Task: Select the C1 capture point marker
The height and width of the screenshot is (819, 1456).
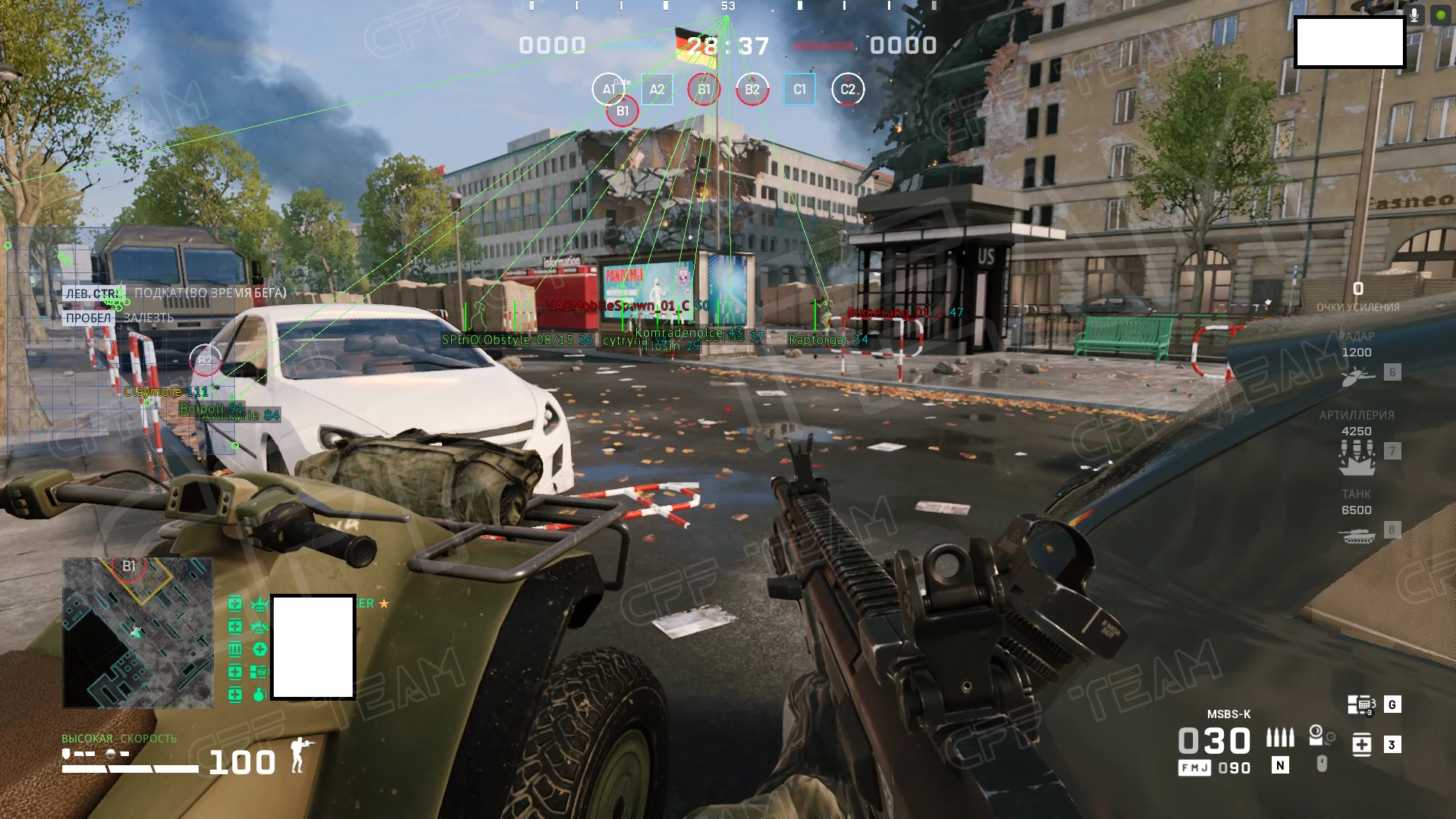Action: [x=799, y=89]
